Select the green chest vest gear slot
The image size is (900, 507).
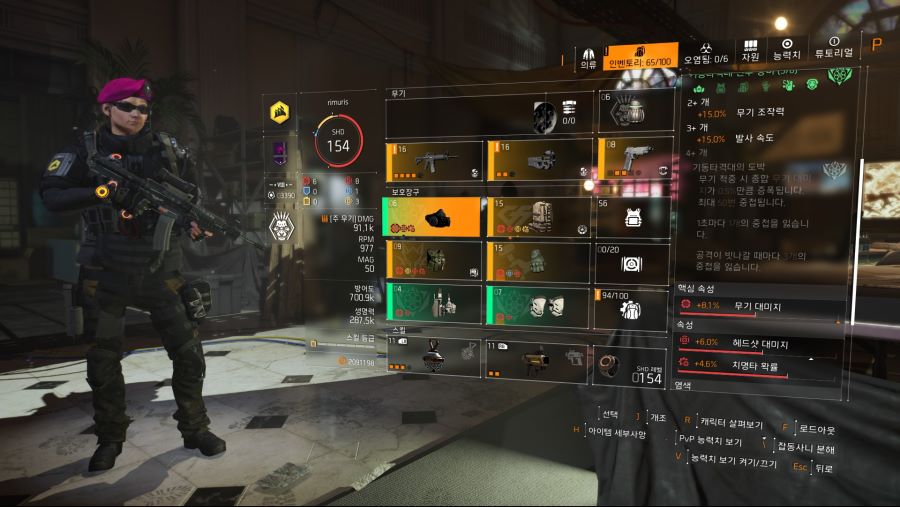click(434, 261)
